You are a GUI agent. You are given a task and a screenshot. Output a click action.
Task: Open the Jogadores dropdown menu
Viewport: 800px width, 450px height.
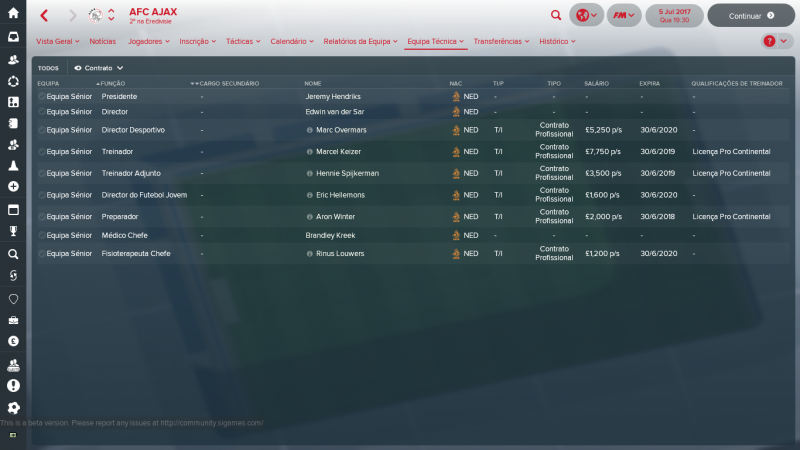point(149,42)
